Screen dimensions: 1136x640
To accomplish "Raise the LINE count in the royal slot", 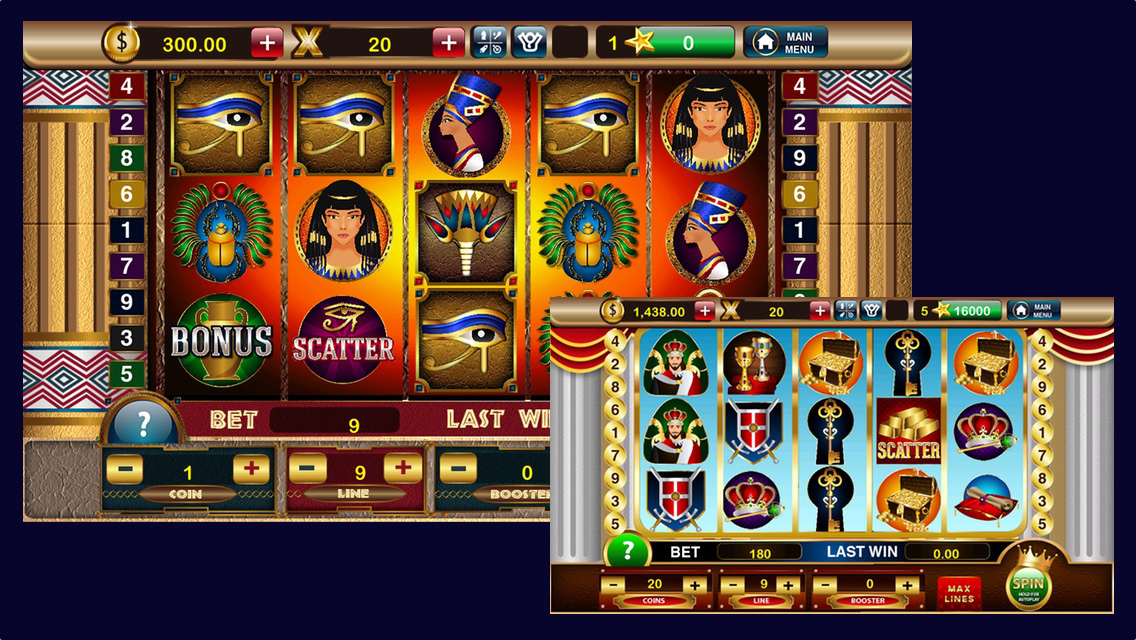I will (x=788, y=584).
